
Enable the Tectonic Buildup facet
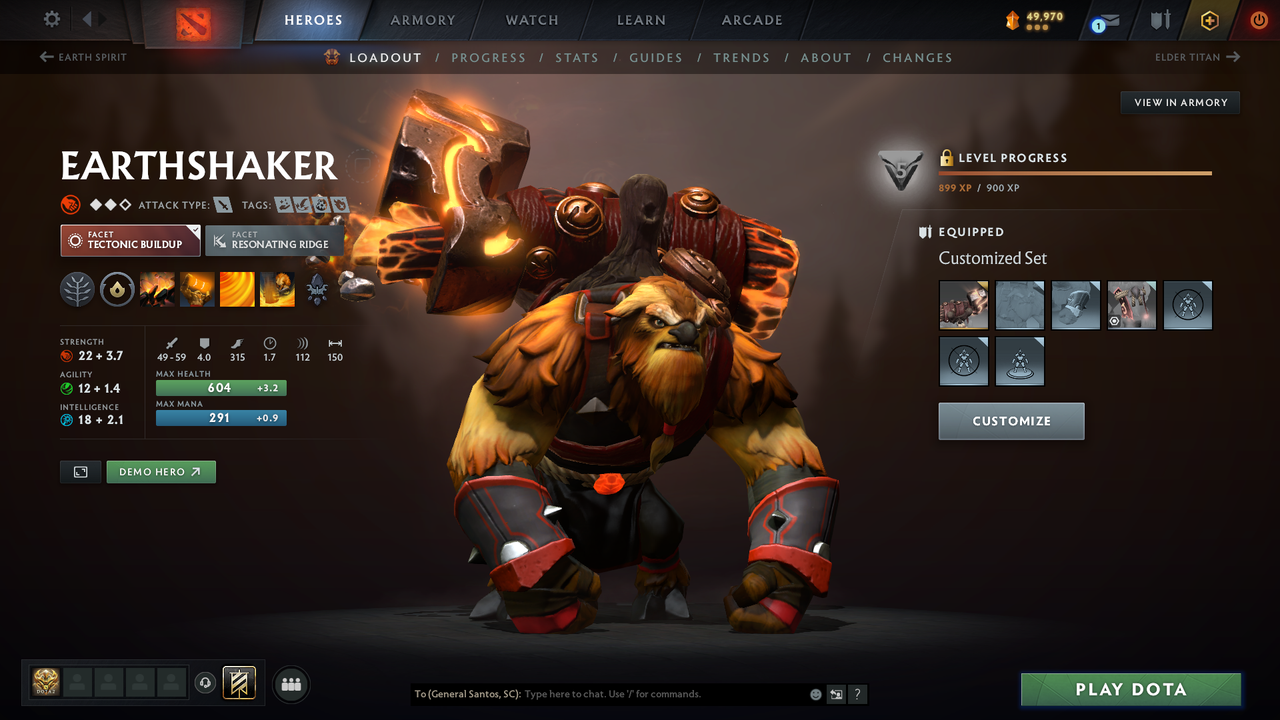tap(129, 240)
